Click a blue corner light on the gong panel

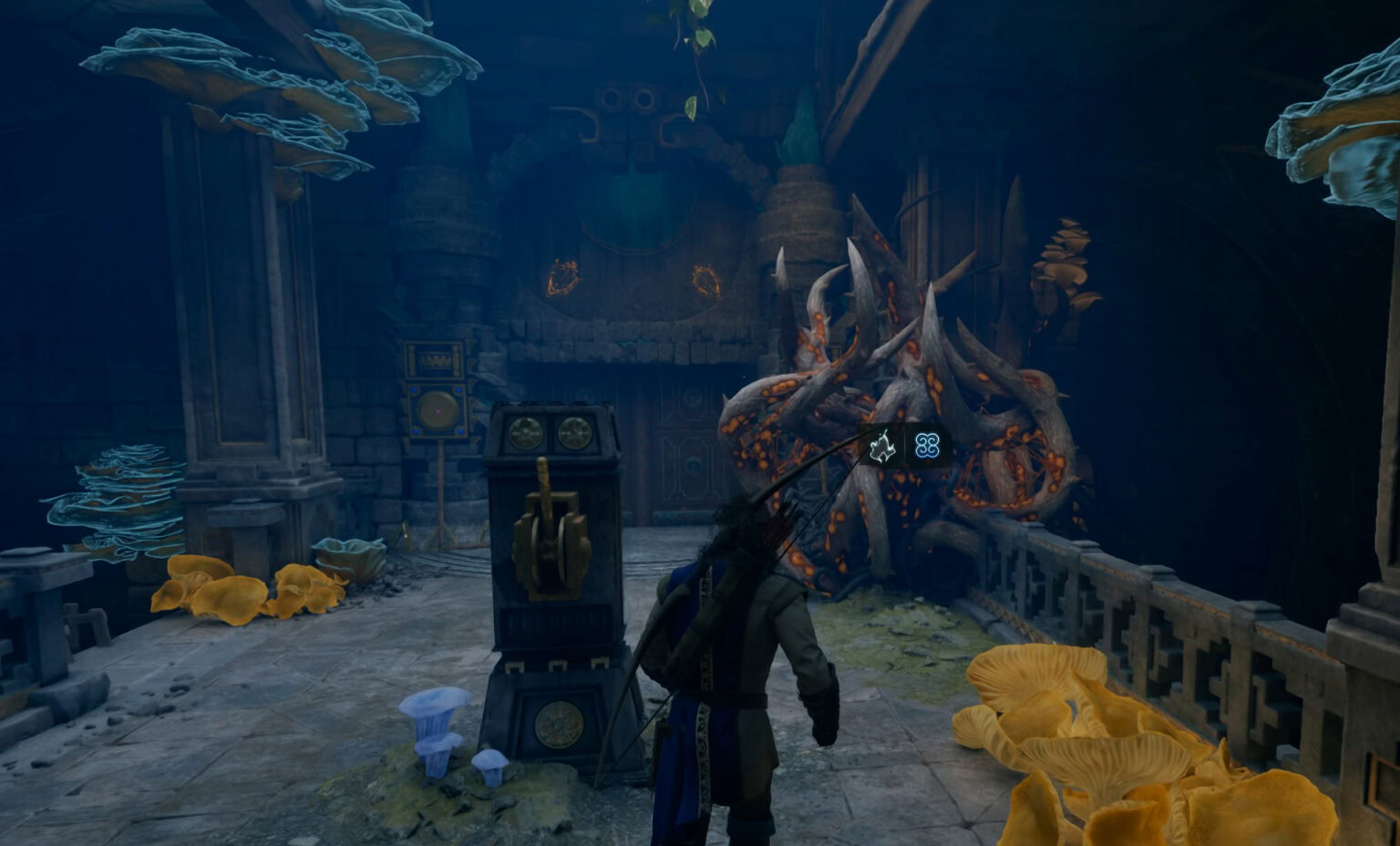[414, 389]
